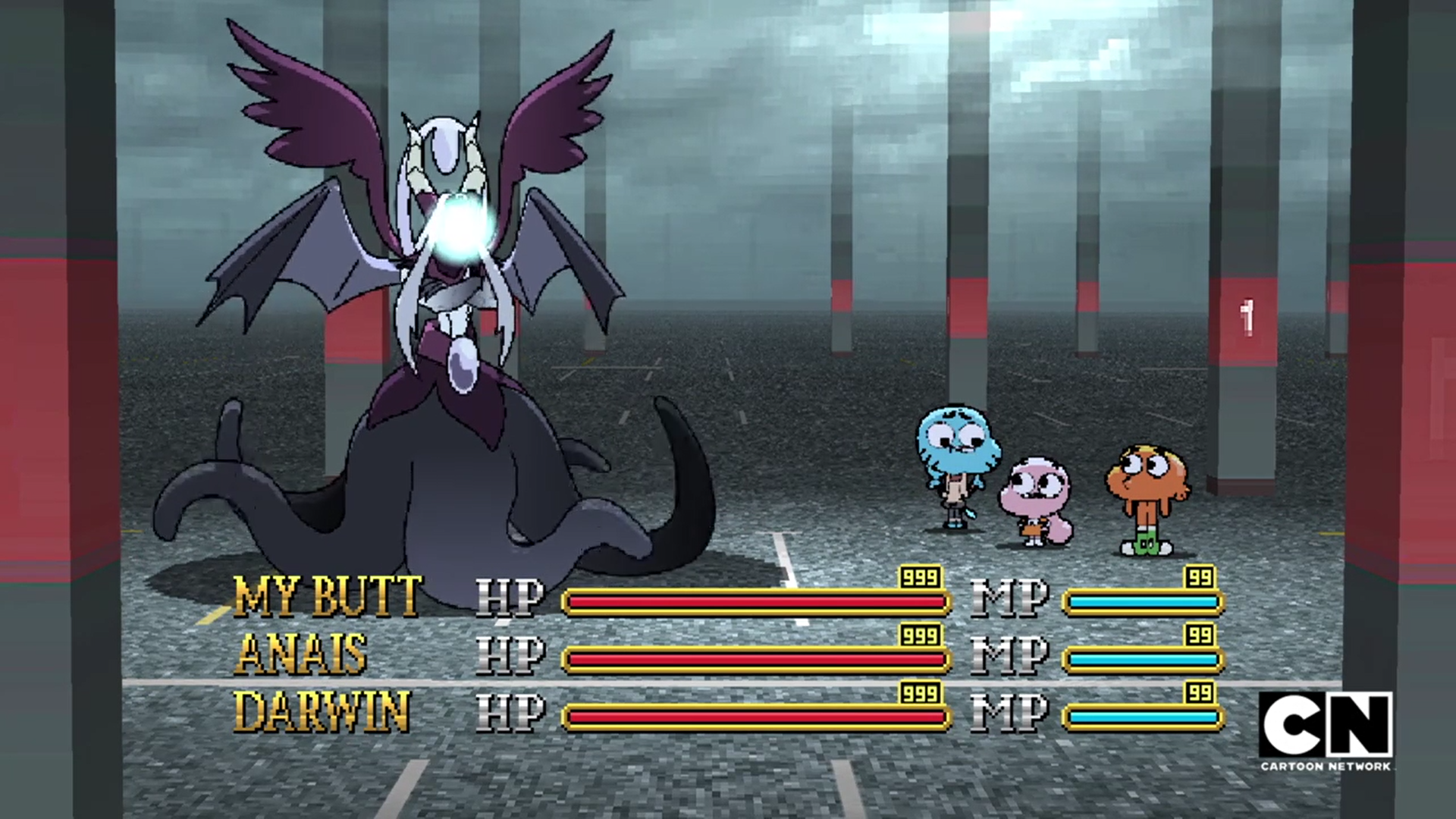The image size is (1456, 819).
Task: Pick DARWIN from the party list
Action: 322,711
